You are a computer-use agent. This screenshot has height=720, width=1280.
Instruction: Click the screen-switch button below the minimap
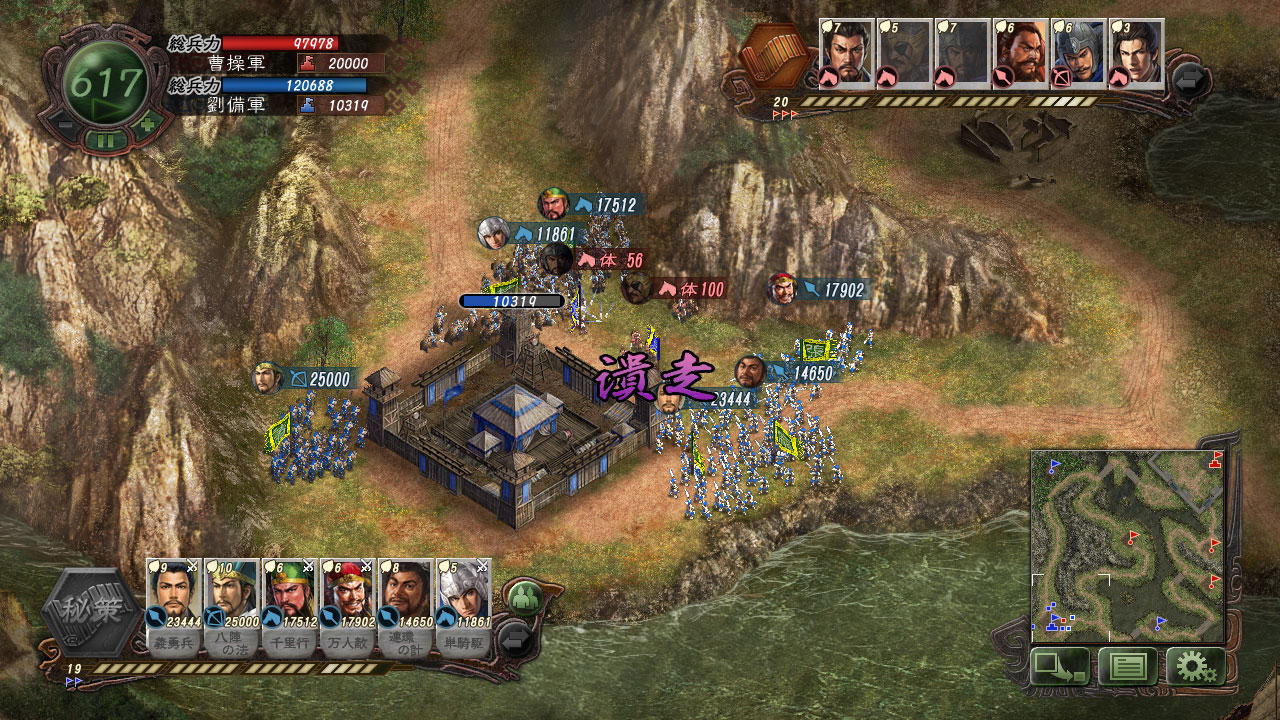1060,666
